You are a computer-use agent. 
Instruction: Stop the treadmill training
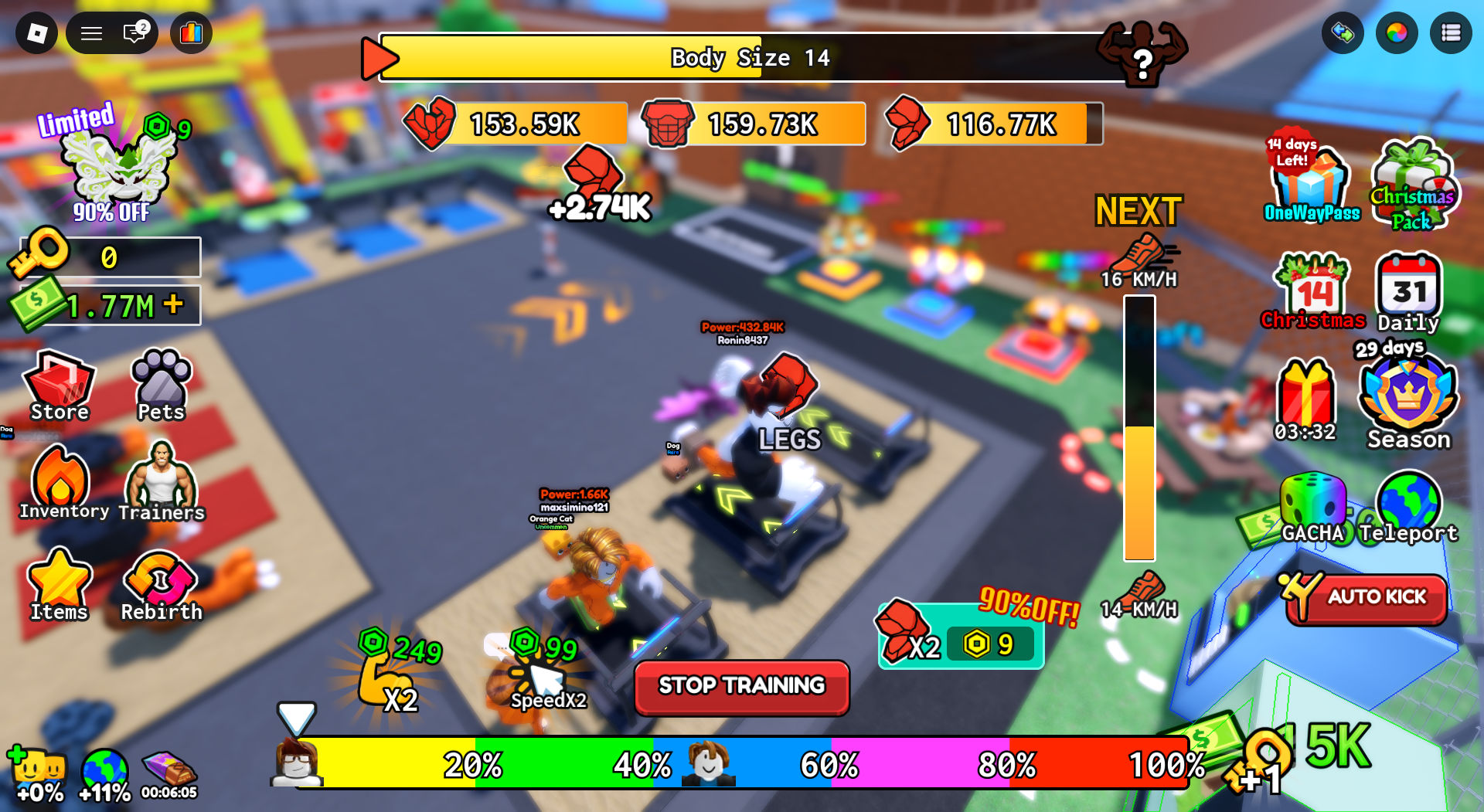tap(741, 686)
